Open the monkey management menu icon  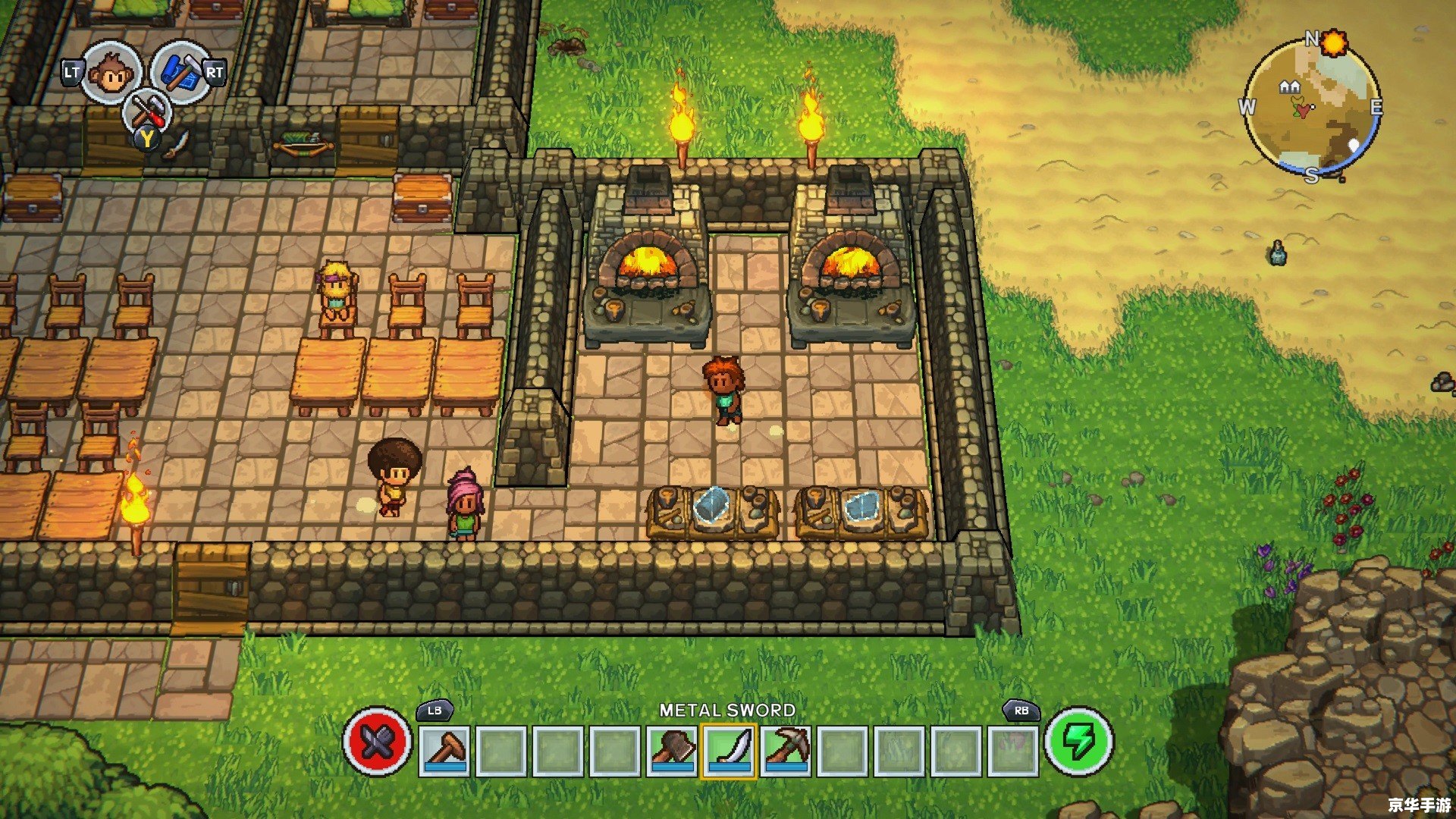(x=111, y=73)
